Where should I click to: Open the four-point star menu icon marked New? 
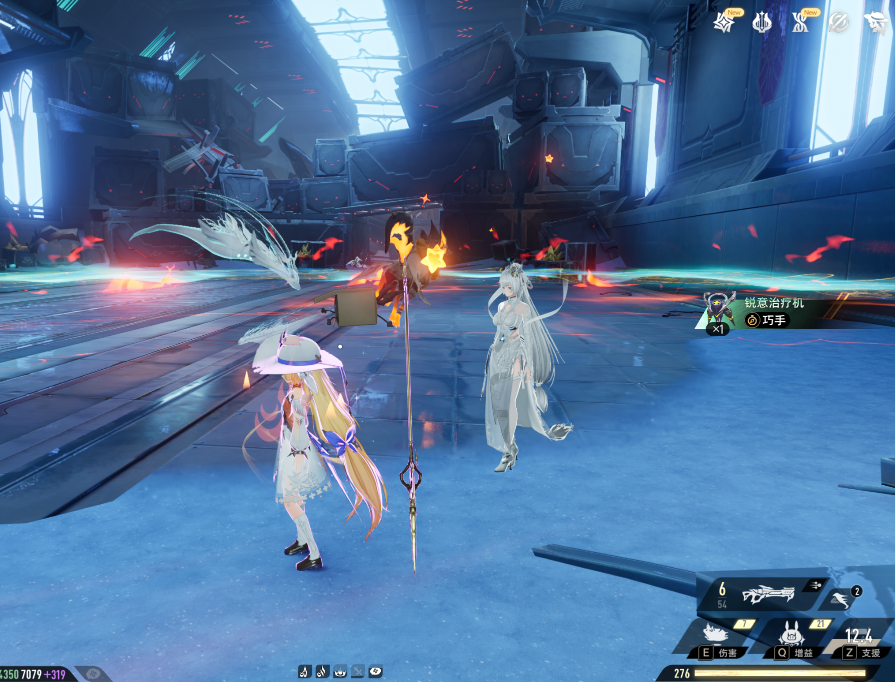click(723, 21)
